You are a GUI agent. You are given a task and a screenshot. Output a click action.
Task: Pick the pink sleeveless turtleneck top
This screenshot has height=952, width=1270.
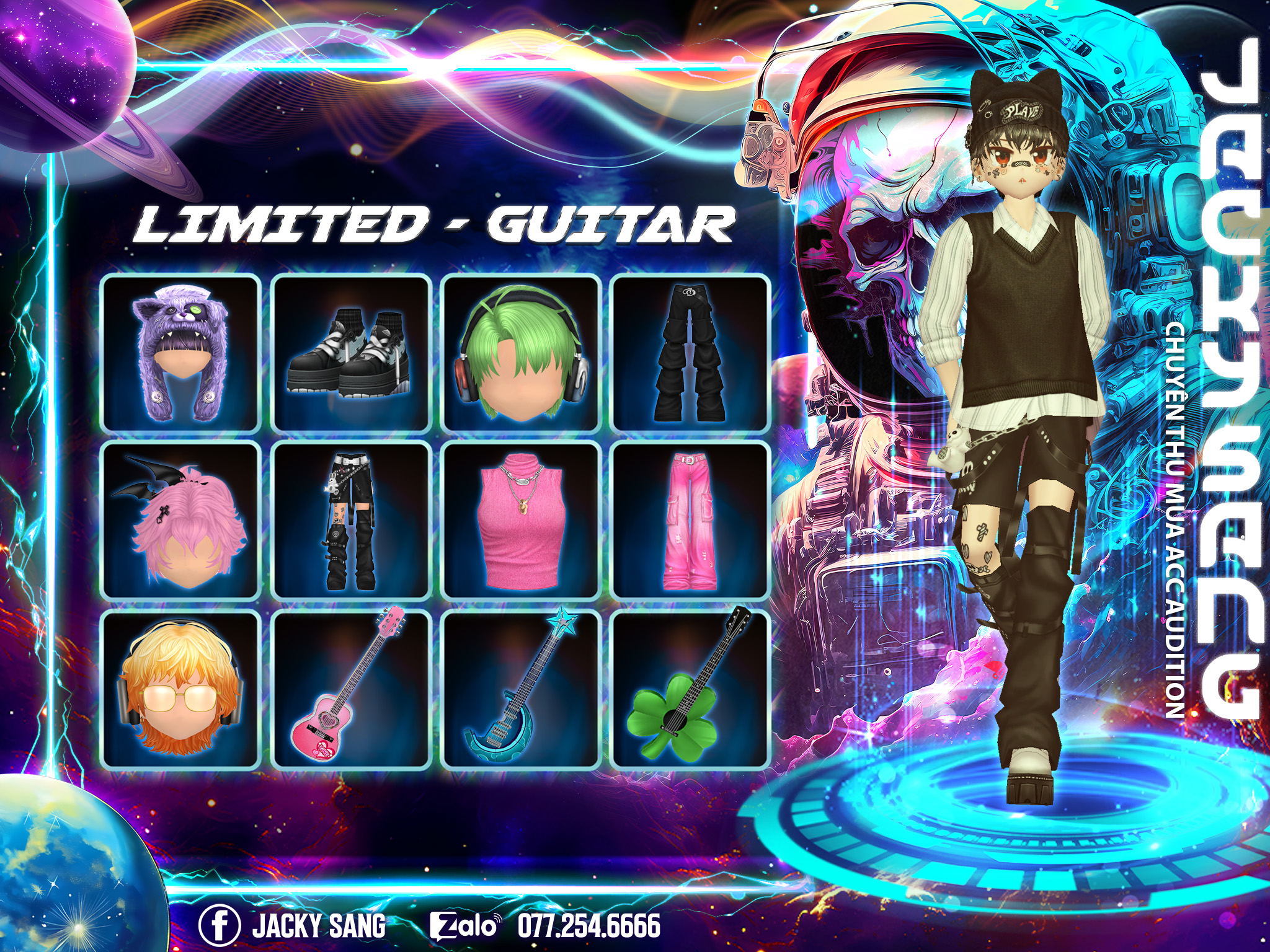click(x=520, y=521)
